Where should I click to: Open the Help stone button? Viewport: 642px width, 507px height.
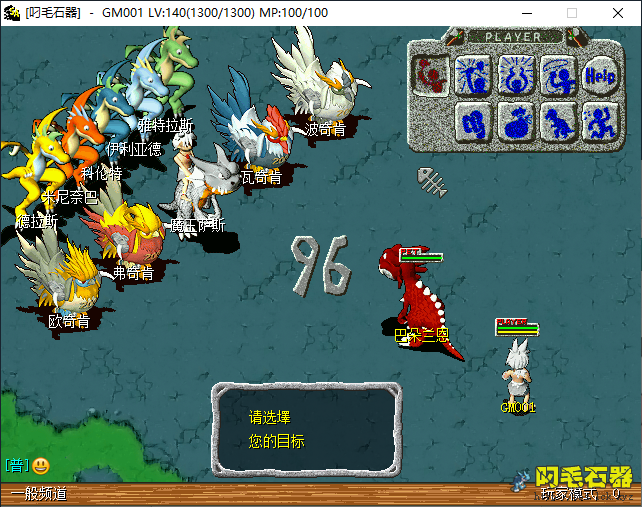pos(599,73)
